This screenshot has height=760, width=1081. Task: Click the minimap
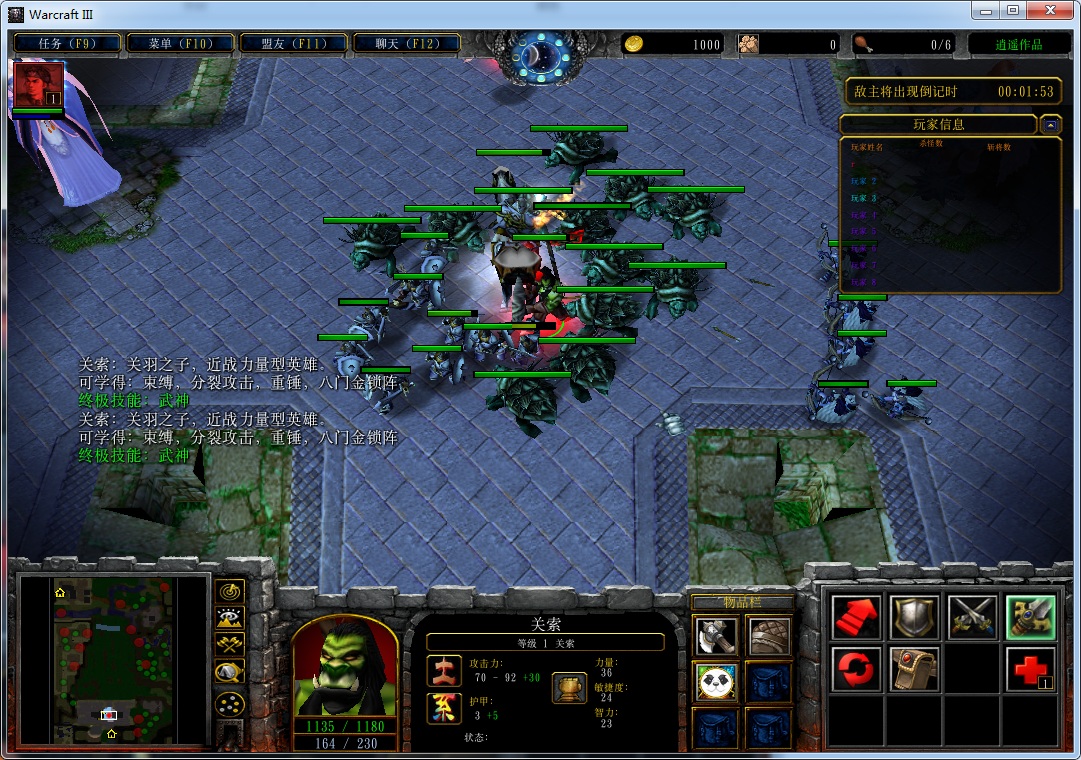pos(113,660)
